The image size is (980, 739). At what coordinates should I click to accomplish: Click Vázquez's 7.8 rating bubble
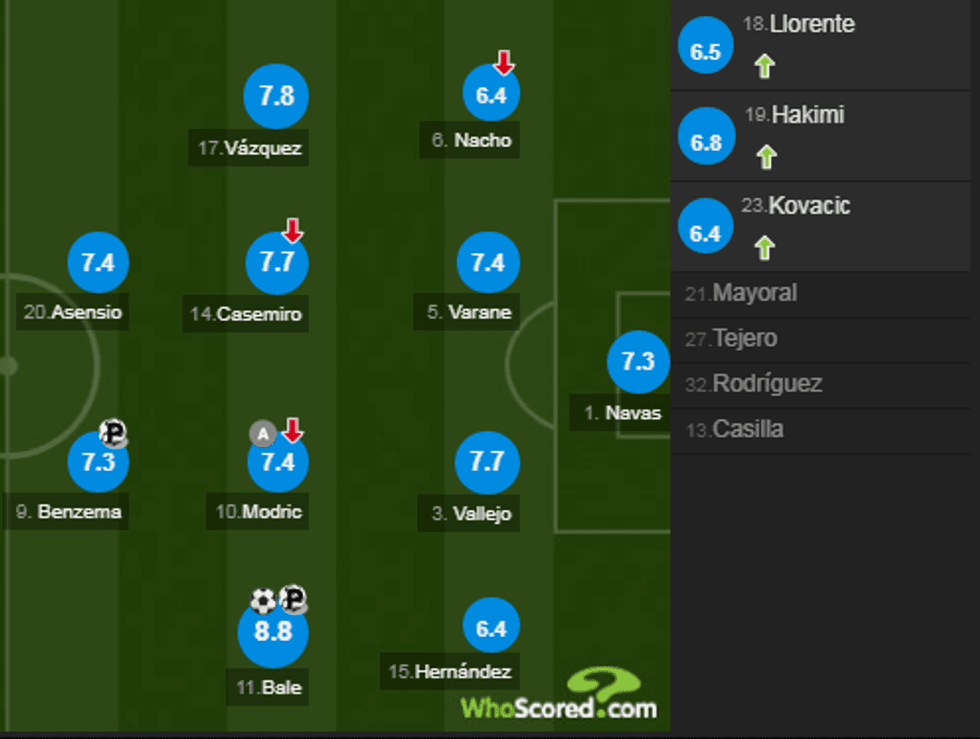[x=276, y=96]
